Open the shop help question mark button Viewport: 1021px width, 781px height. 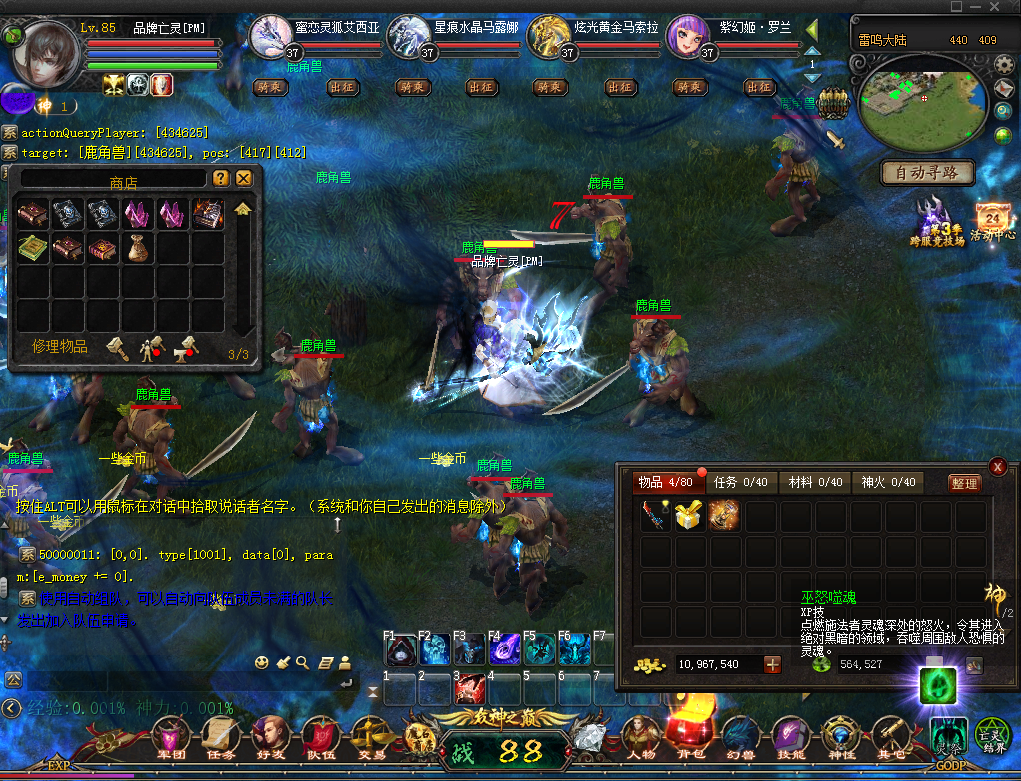tap(221, 179)
